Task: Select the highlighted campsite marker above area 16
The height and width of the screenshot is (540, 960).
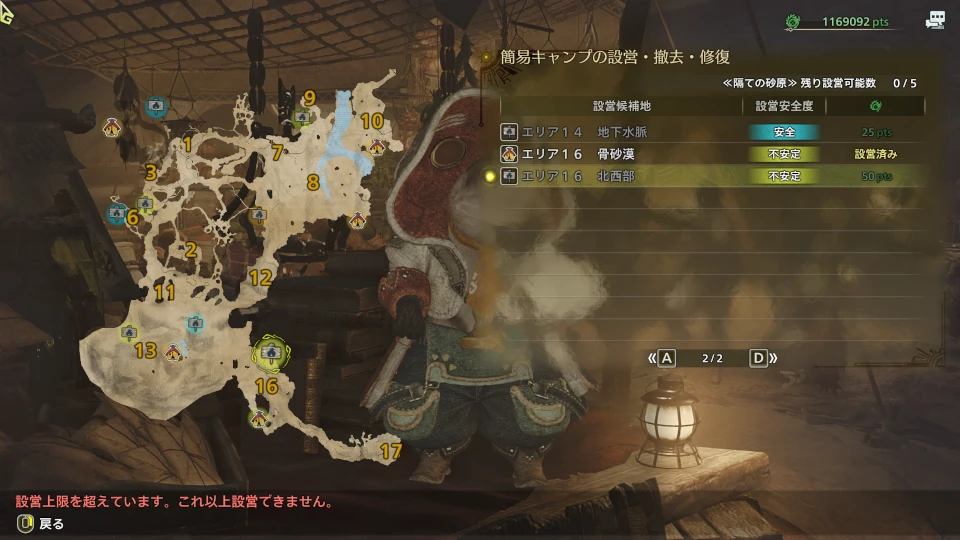Action: tap(269, 352)
